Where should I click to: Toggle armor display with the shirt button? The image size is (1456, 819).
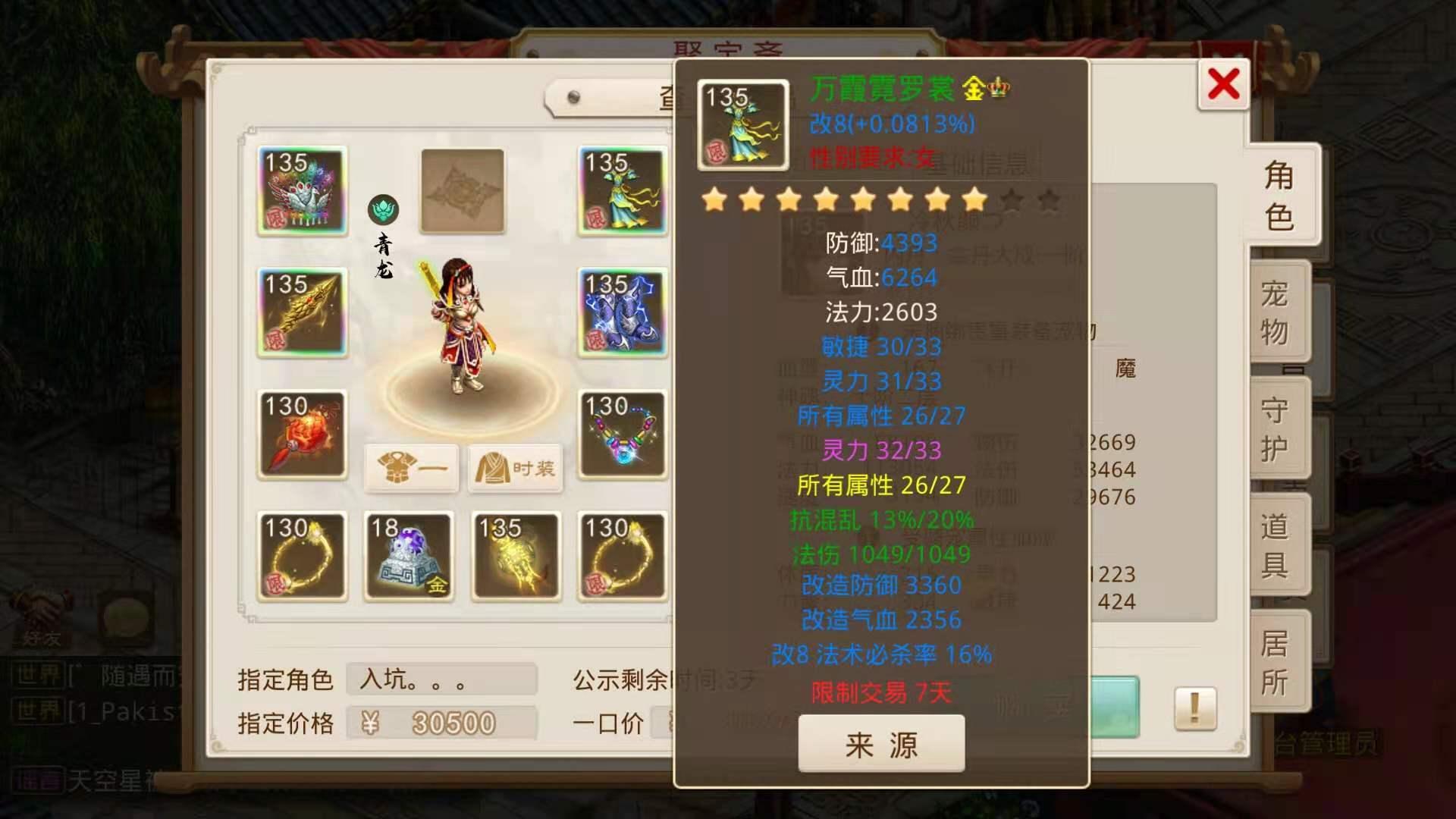point(412,469)
